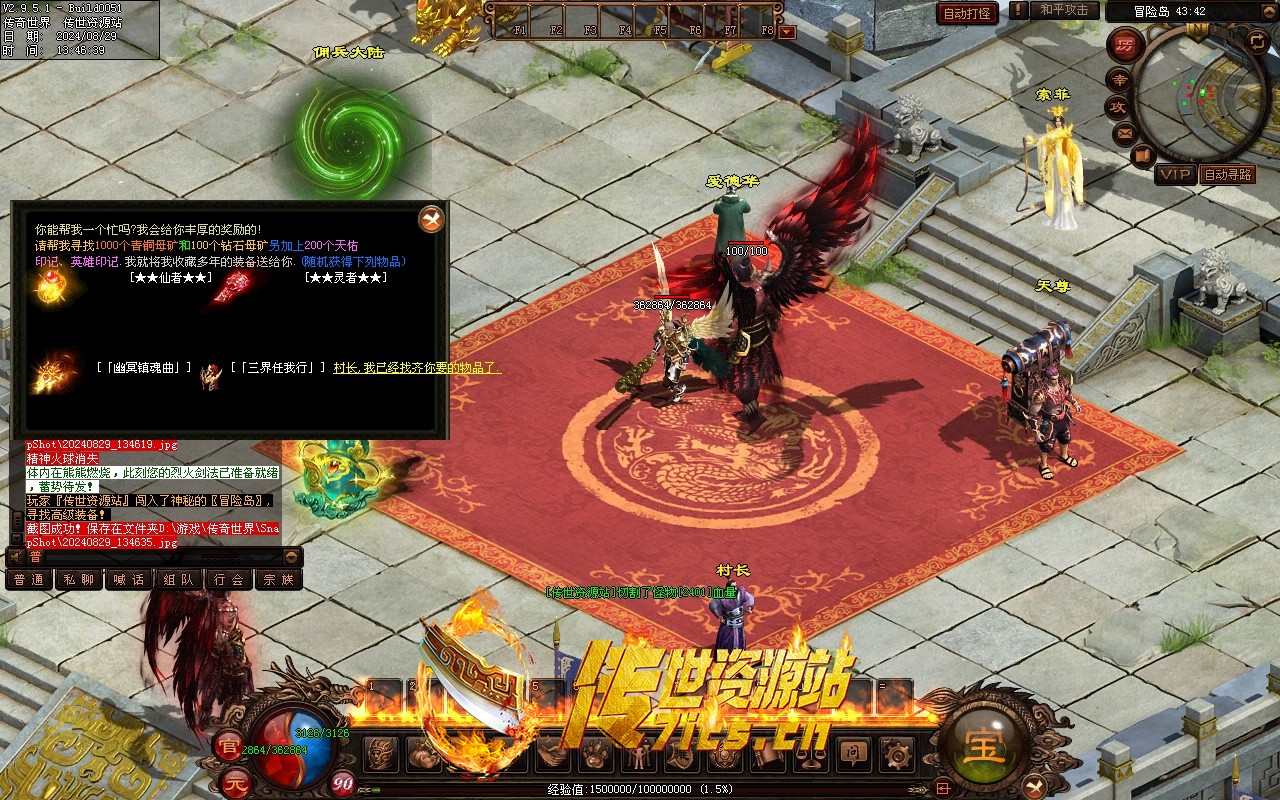Close the village chief dialogue window

pos(431,219)
